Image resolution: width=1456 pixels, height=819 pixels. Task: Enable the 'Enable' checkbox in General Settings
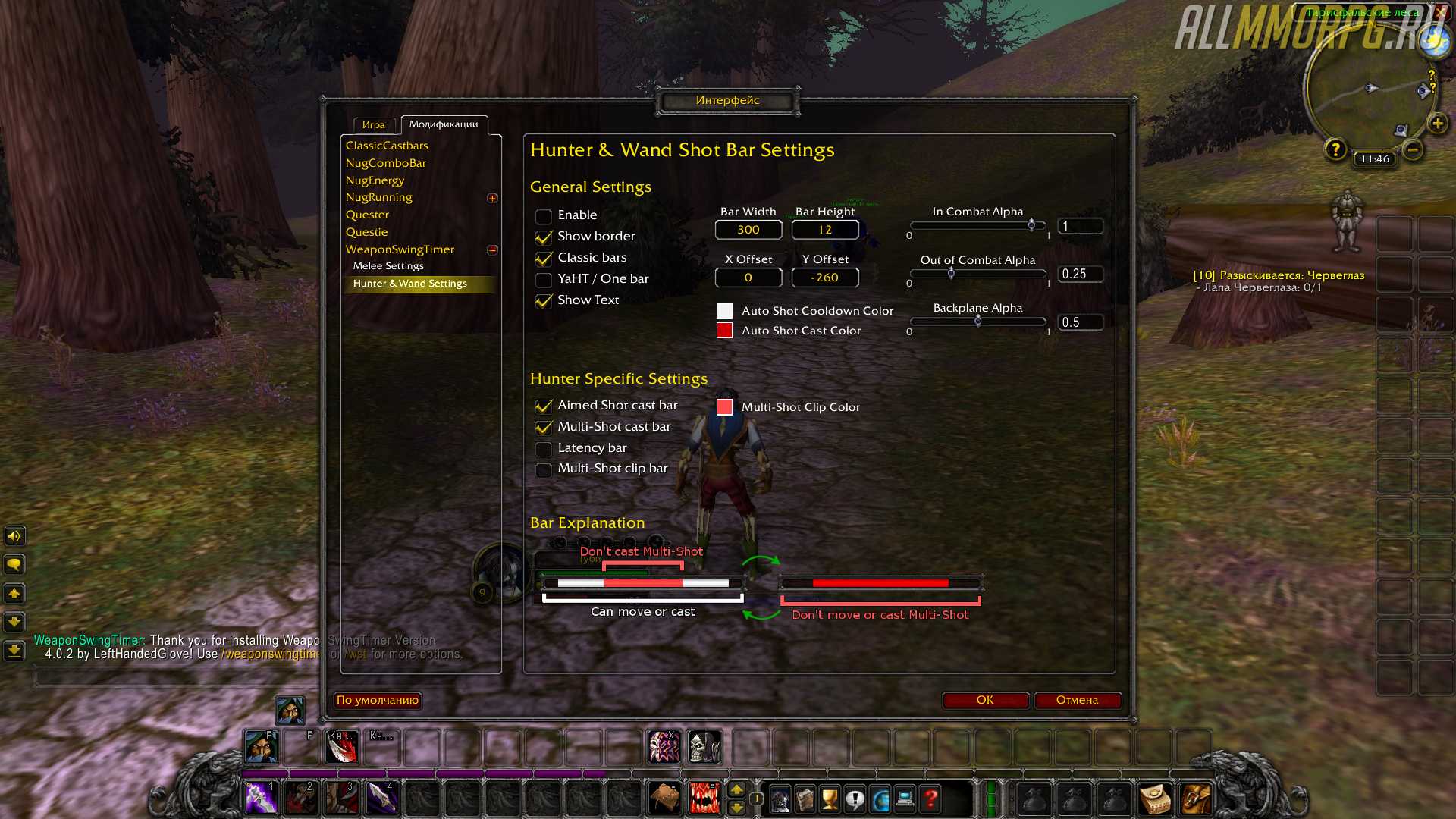[x=544, y=216]
